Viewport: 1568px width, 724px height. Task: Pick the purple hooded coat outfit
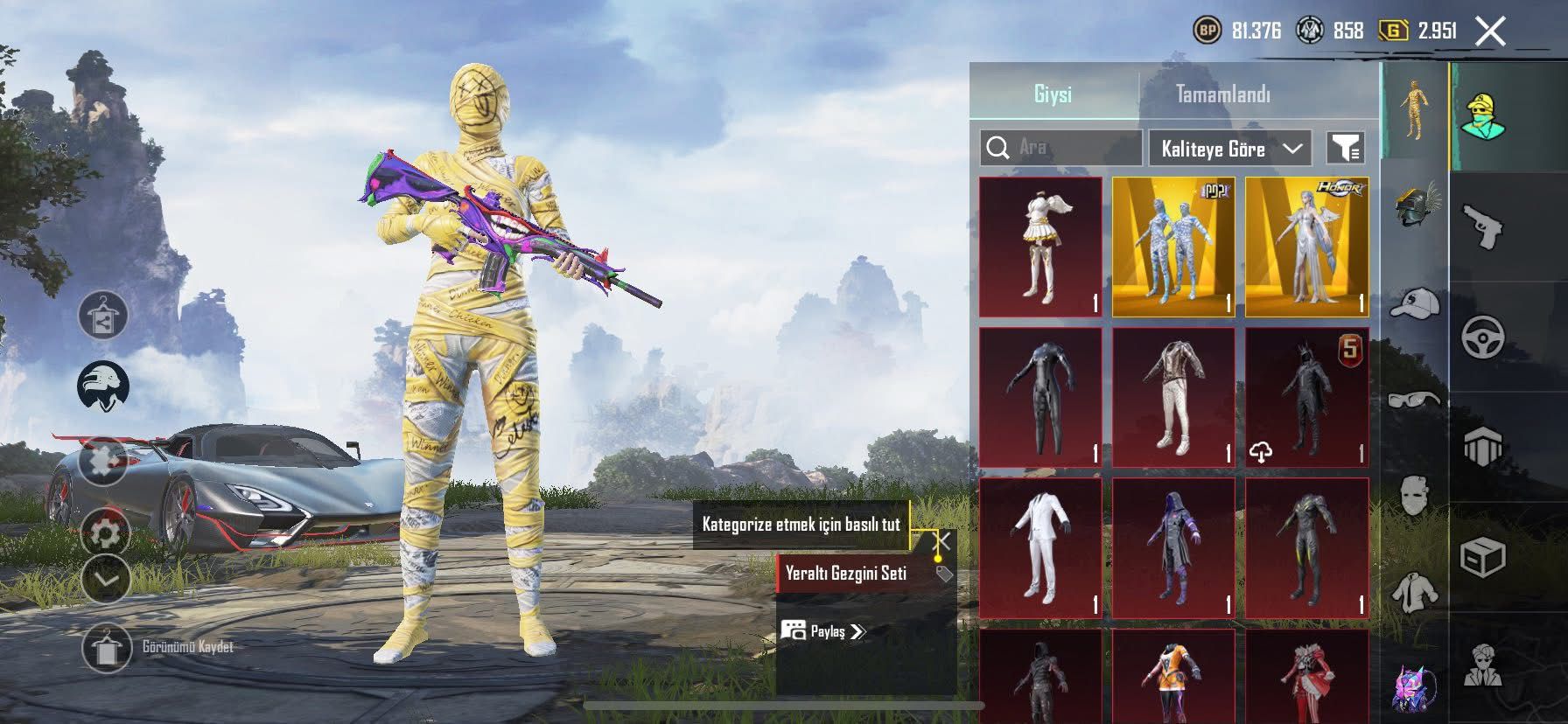click(x=1173, y=548)
